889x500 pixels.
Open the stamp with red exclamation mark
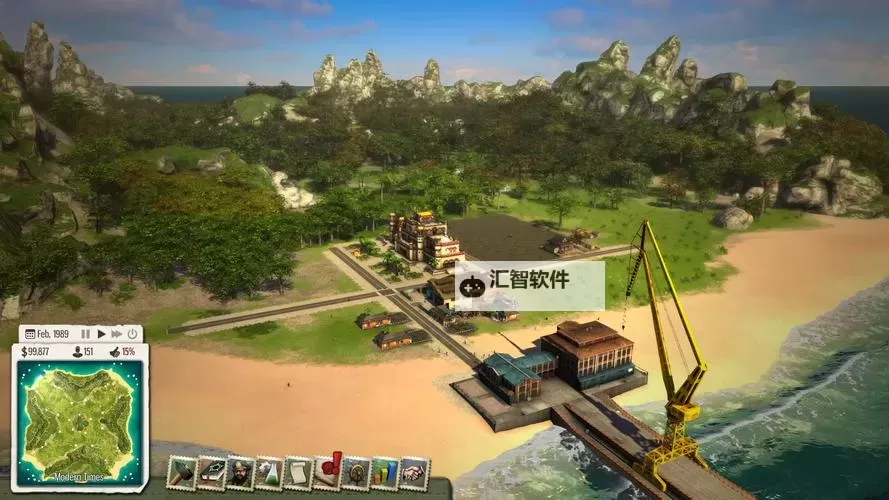(x=327, y=471)
